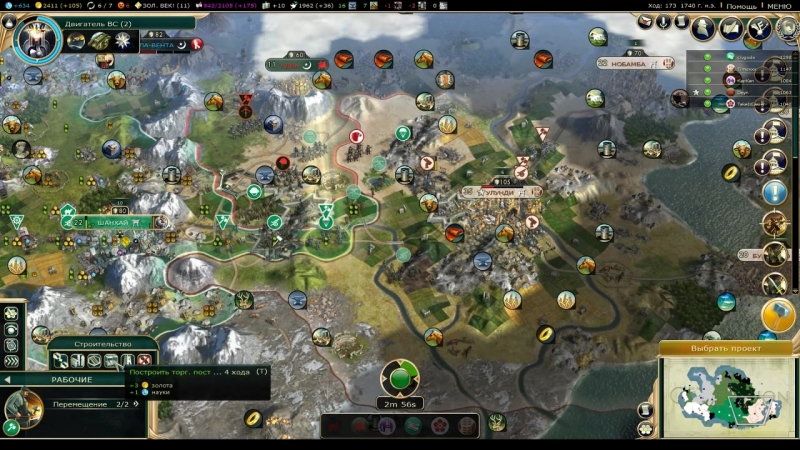
Task: Open the social policies icon at top right
Action: tap(733, 28)
